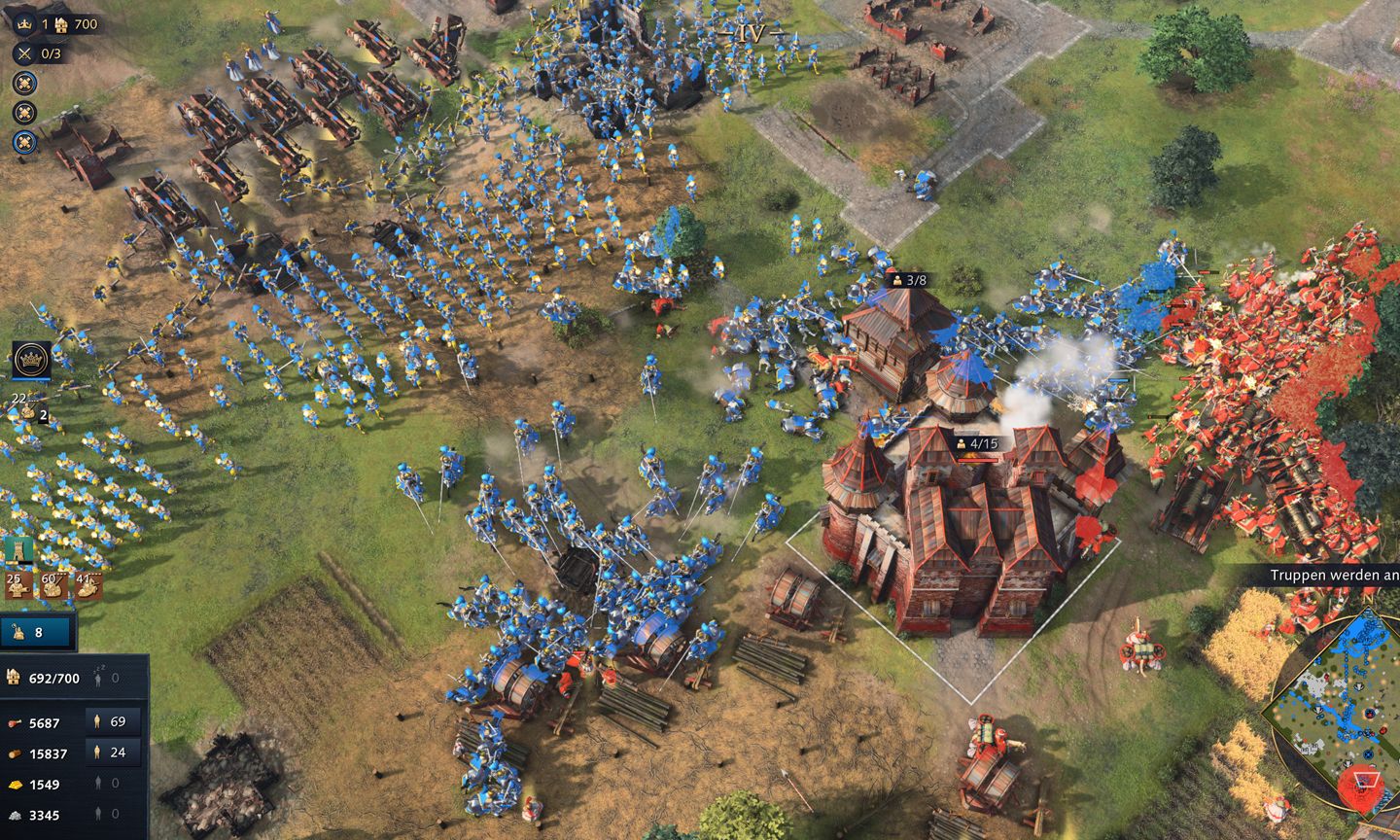This screenshot has width=1400, height=840.
Task: Click the crown score icon at top left
Action: 24,24
